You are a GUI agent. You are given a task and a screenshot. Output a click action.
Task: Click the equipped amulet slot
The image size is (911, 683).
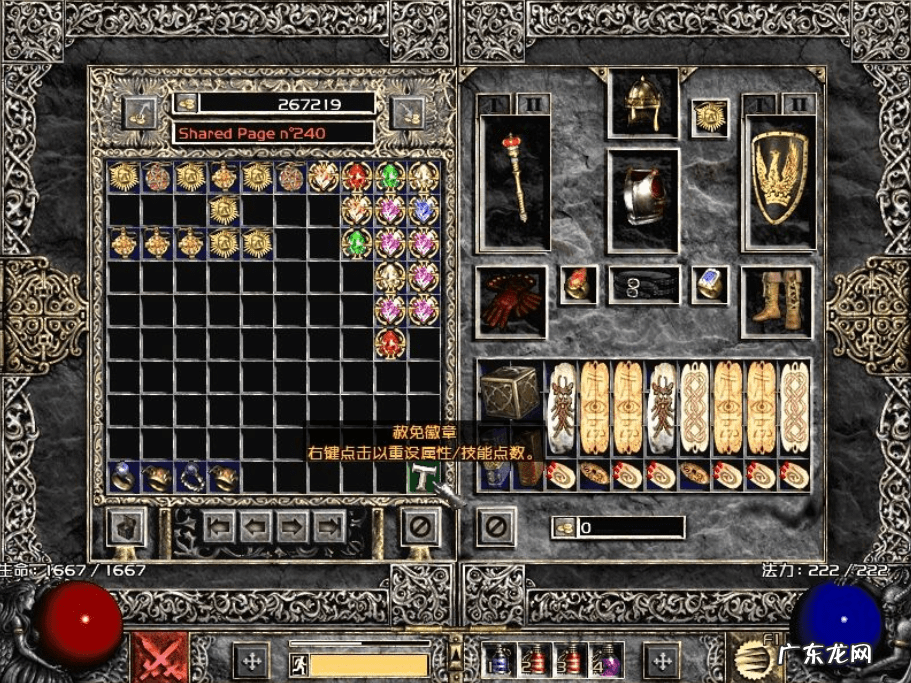pyautogui.click(x=710, y=118)
